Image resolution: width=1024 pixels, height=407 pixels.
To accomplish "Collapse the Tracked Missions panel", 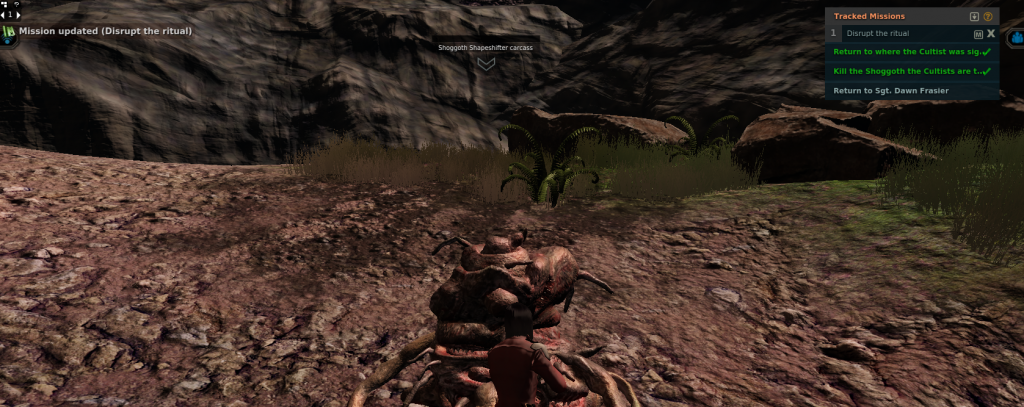I will click(975, 17).
